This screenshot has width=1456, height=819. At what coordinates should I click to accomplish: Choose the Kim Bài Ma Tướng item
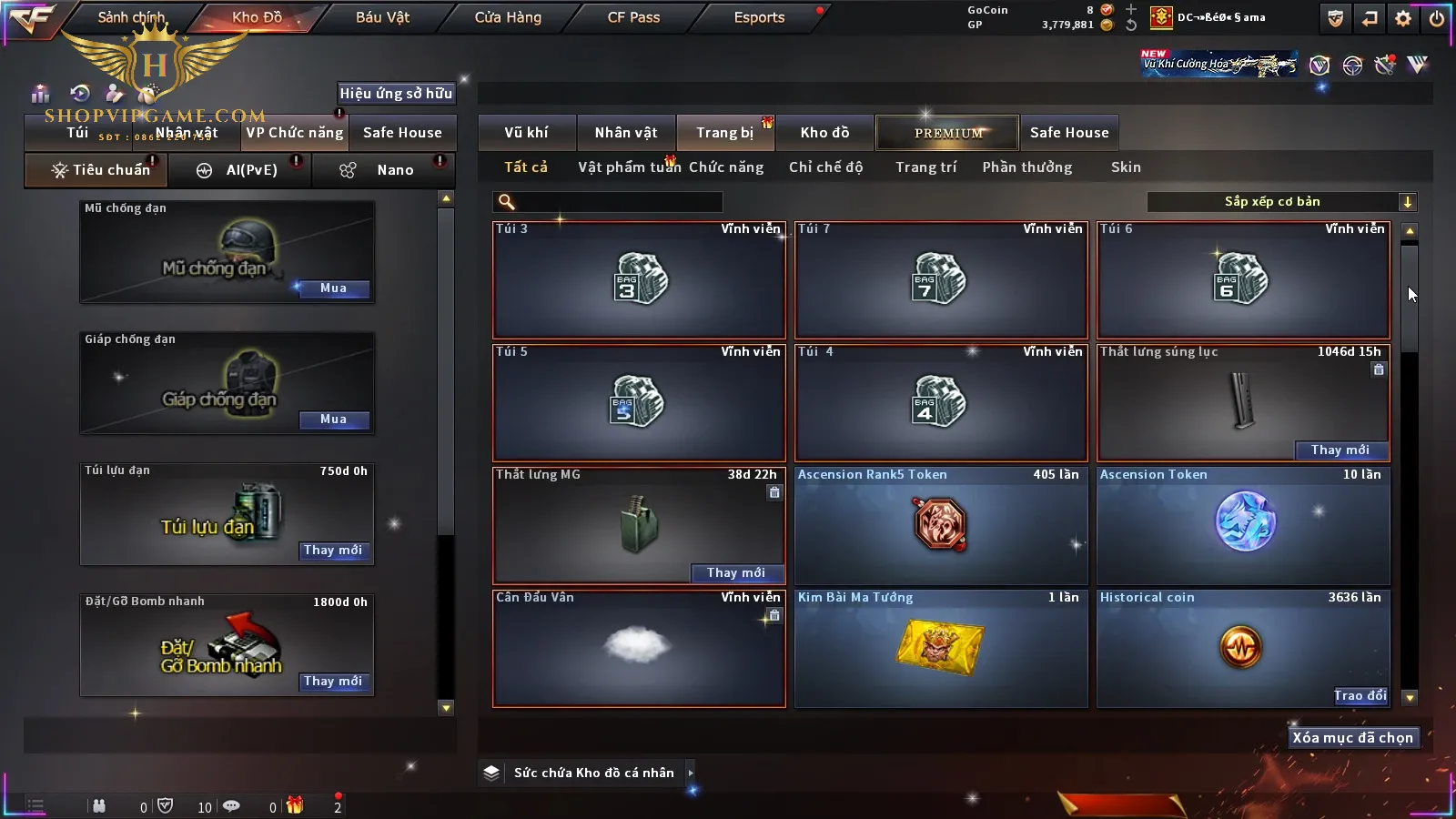tap(941, 649)
